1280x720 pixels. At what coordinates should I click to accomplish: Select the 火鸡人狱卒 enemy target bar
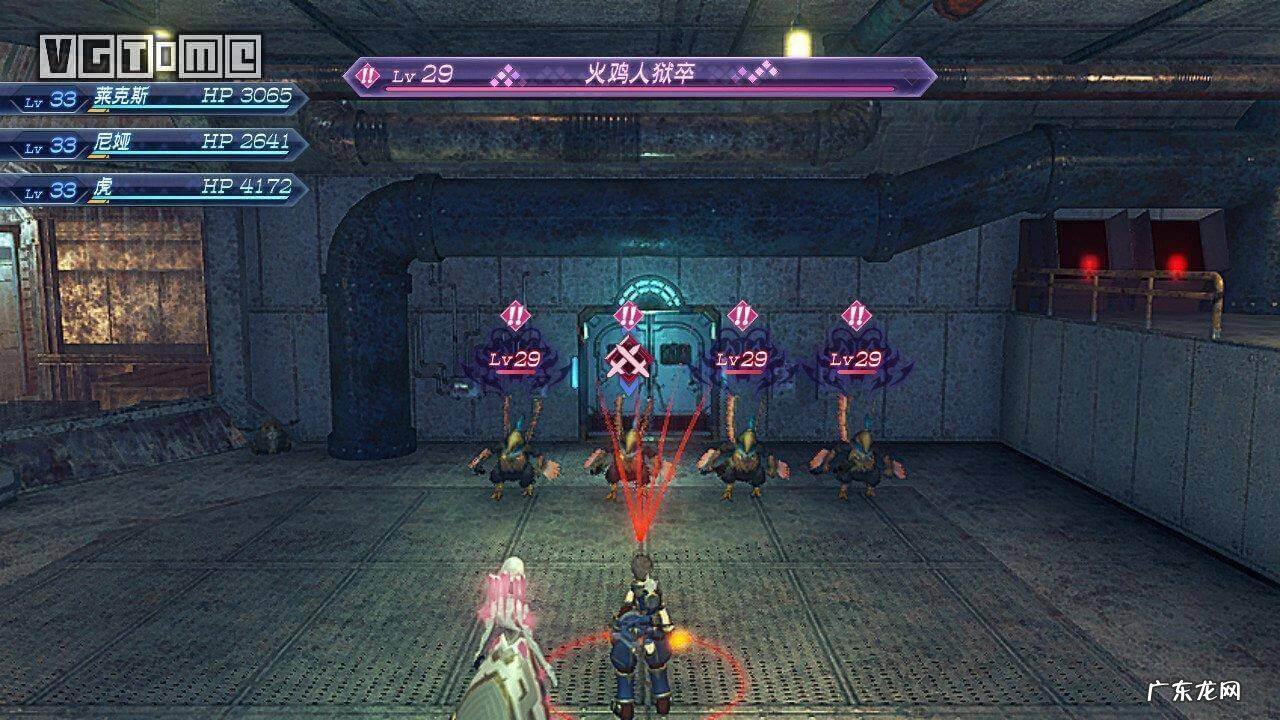(640, 76)
